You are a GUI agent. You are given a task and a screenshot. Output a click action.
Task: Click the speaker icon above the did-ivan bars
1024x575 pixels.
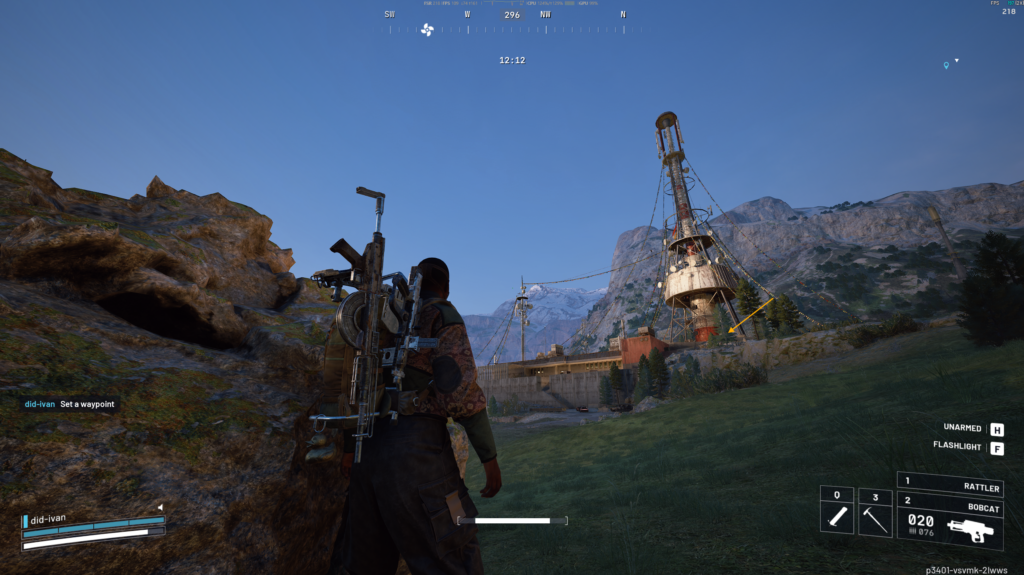tap(160, 507)
